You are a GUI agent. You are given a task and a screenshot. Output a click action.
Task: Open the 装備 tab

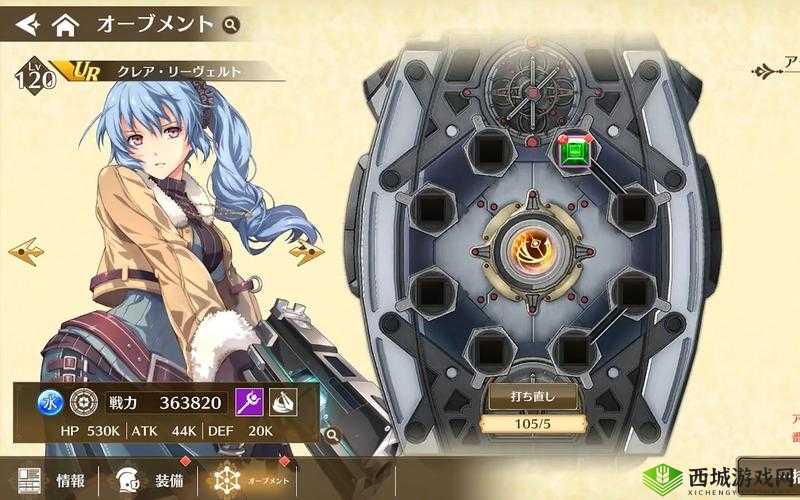pyautogui.click(x=150, y=479)
